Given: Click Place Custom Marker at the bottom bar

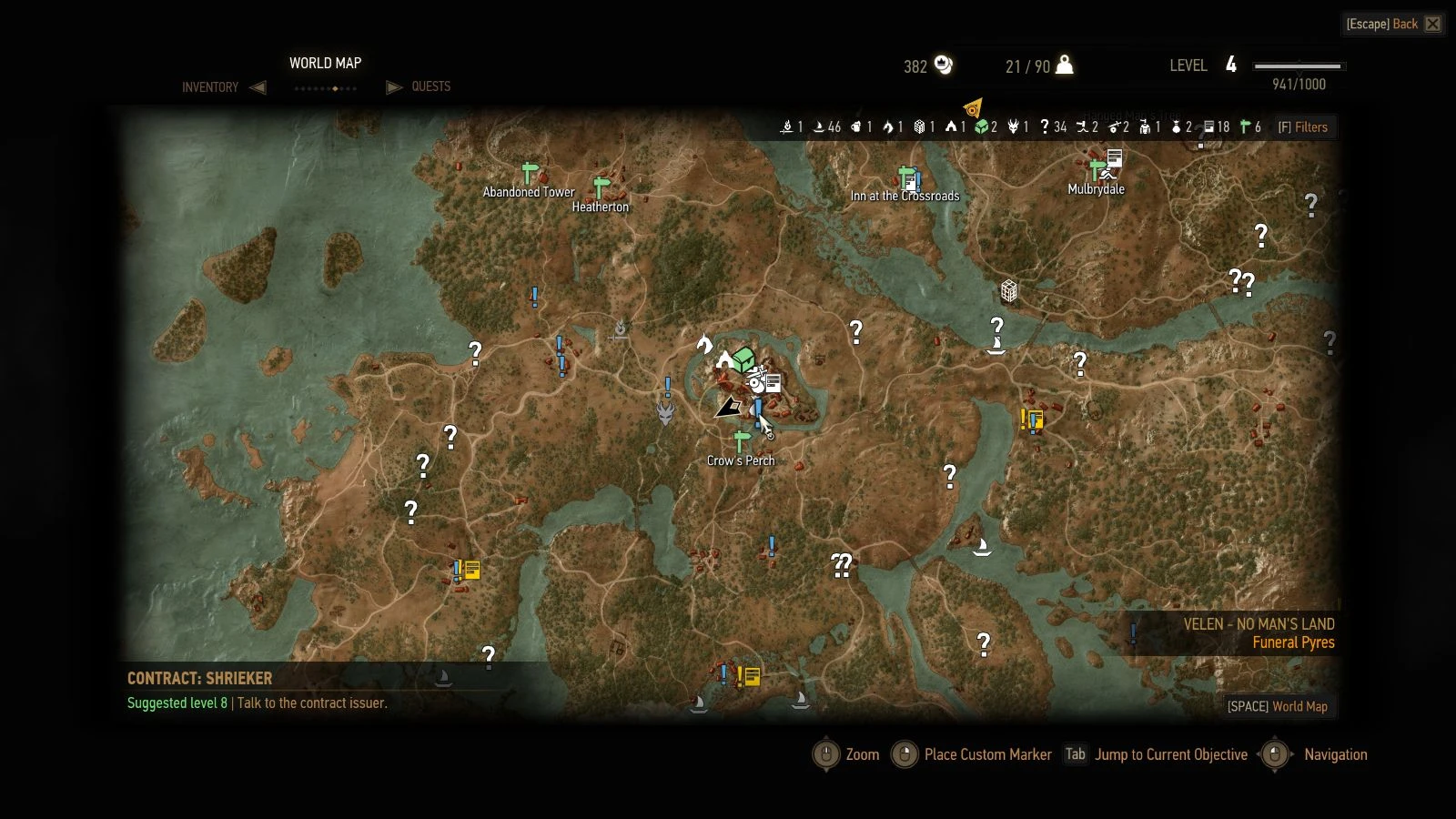Looking at the screenshot, I should pos(986,754).
